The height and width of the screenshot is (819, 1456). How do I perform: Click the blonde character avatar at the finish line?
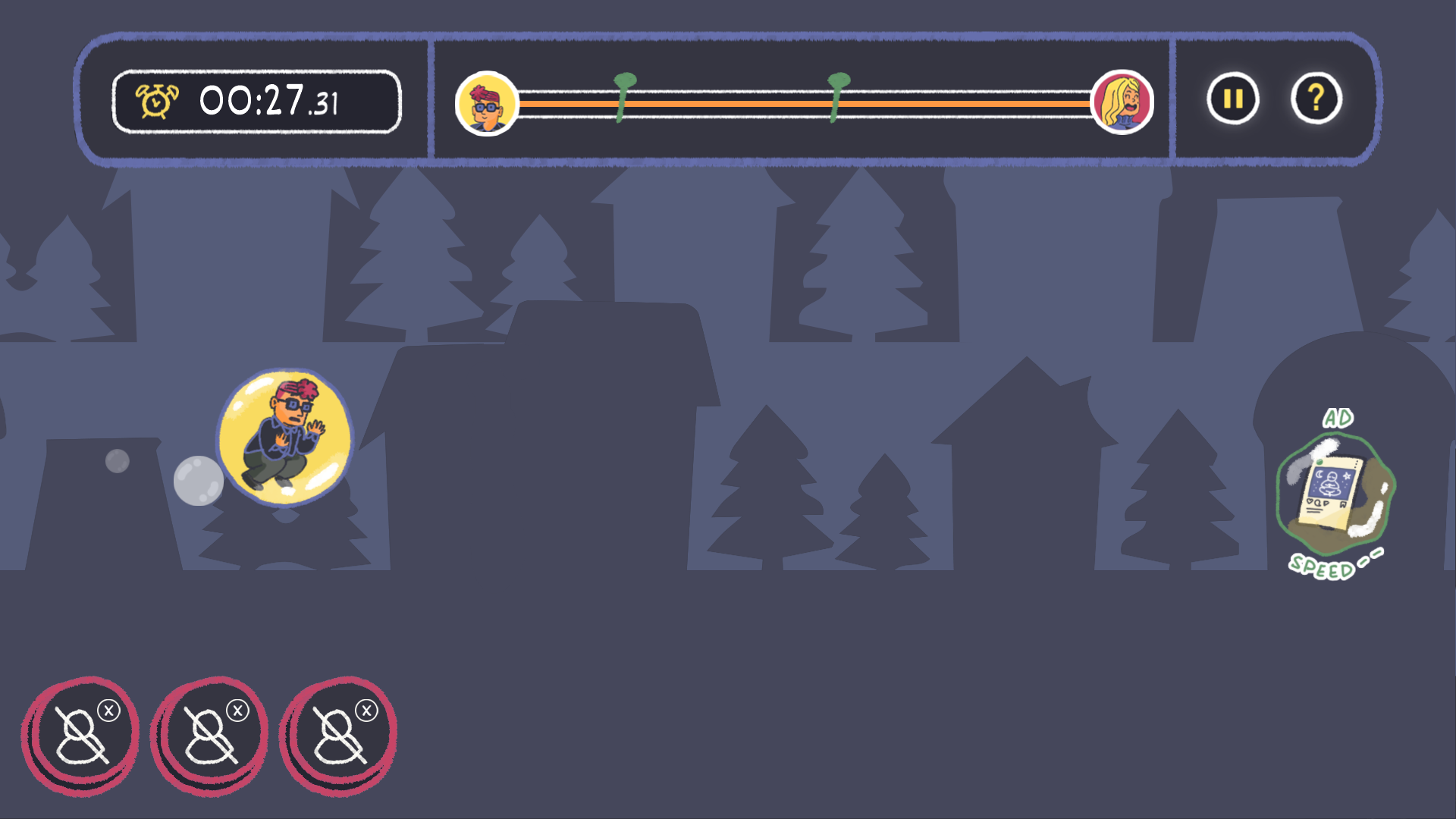1124,102
